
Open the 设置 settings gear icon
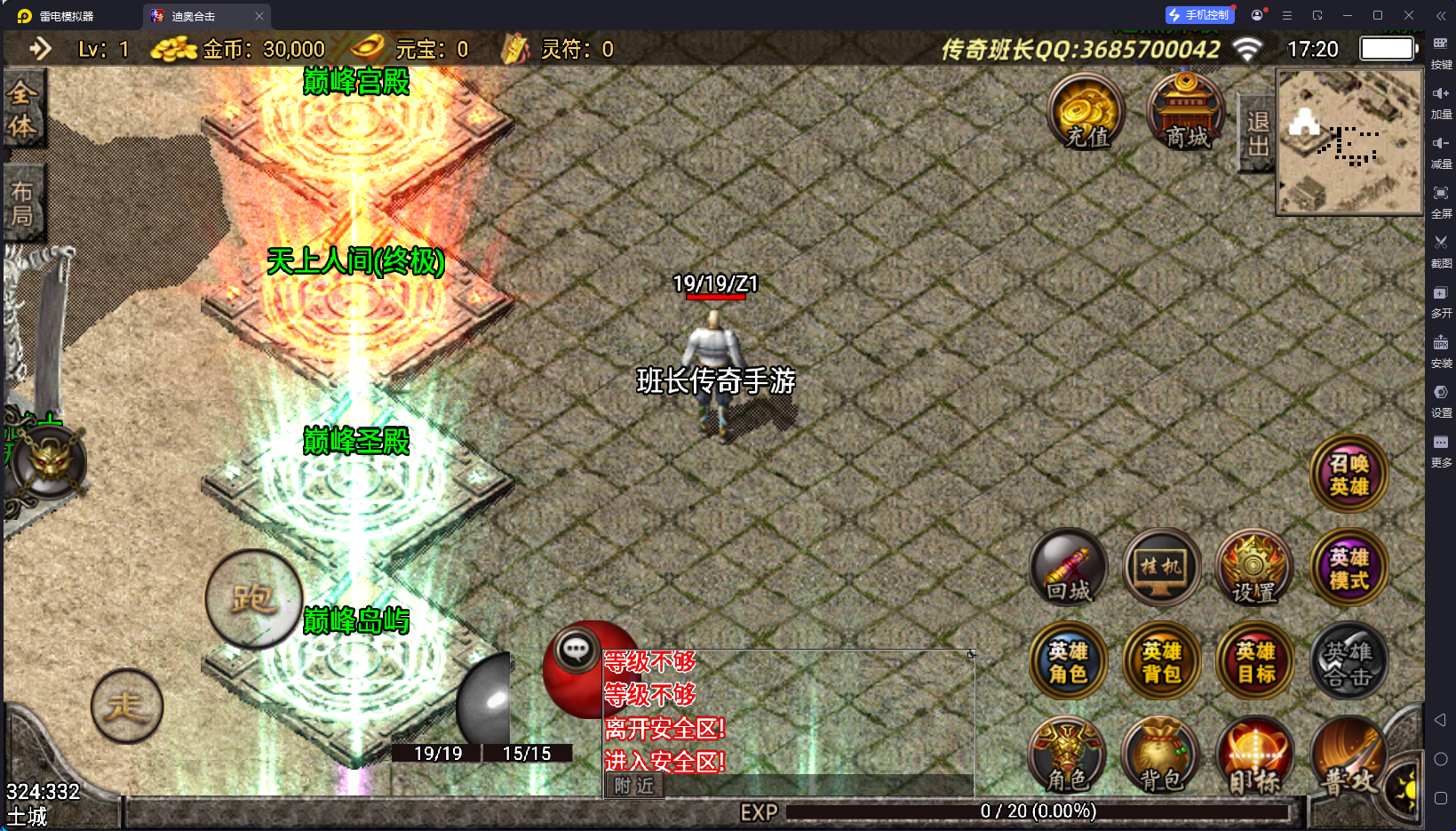(x=1253, y=569)
